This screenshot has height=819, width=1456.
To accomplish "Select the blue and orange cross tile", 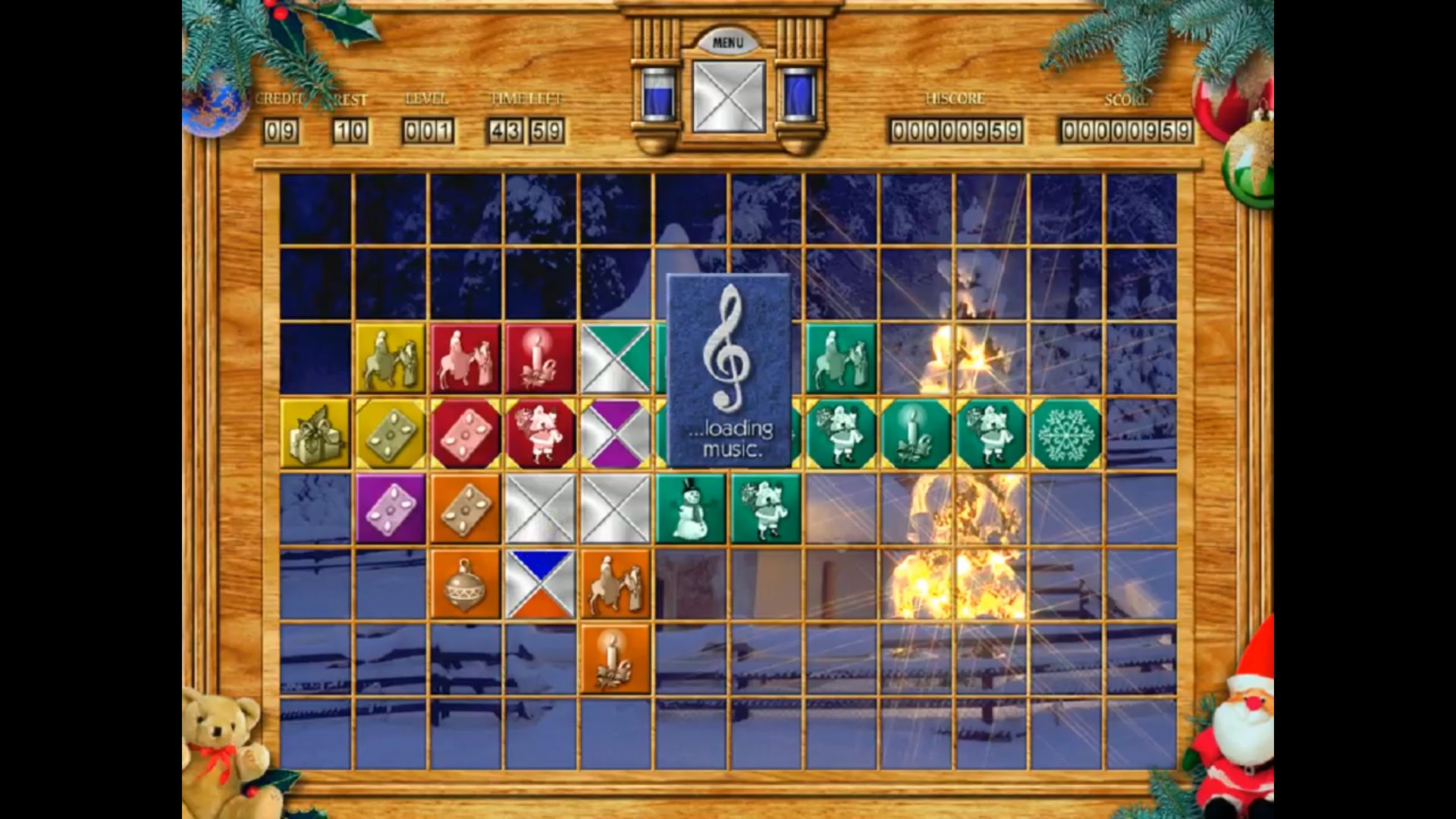I will click(541, 584).
